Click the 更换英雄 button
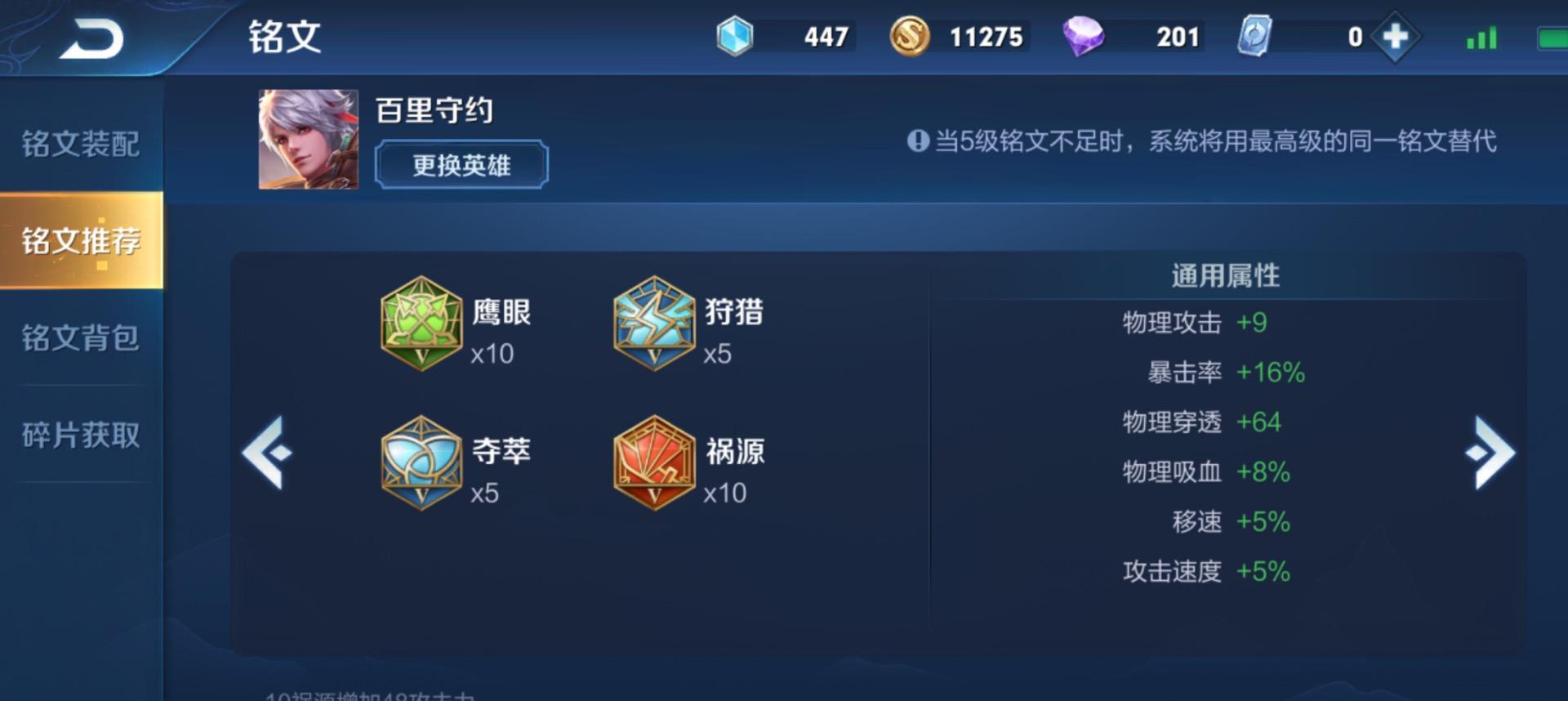The image size is (1568, 701). pos(460,164)
